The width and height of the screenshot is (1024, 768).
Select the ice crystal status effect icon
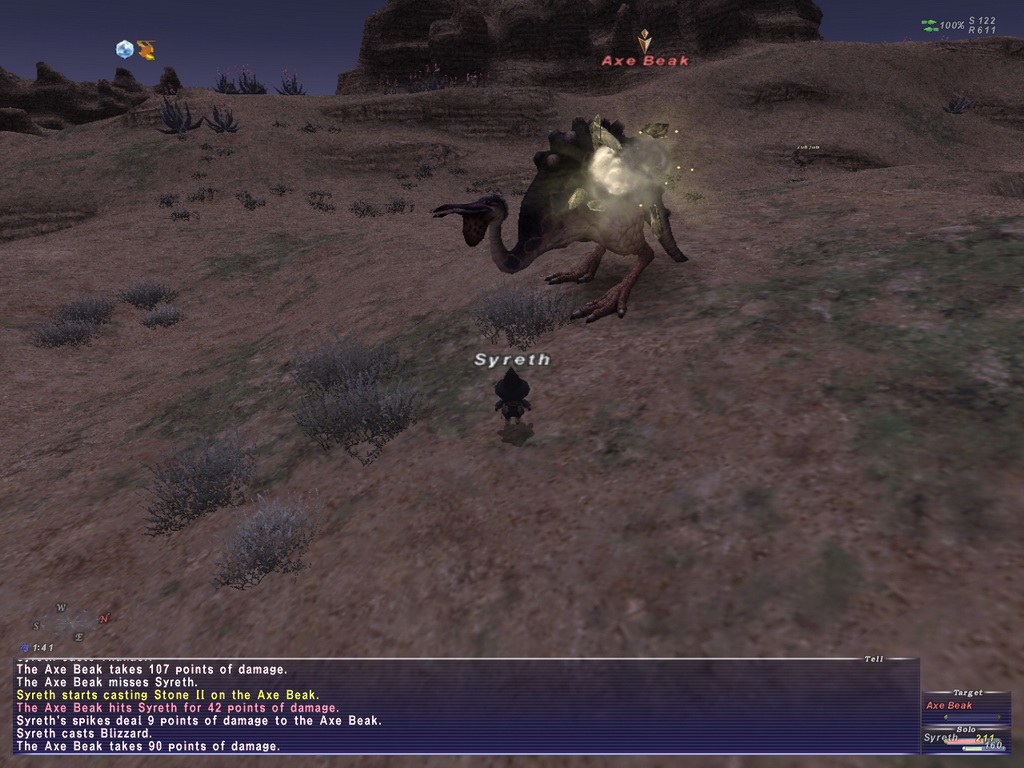124,49
